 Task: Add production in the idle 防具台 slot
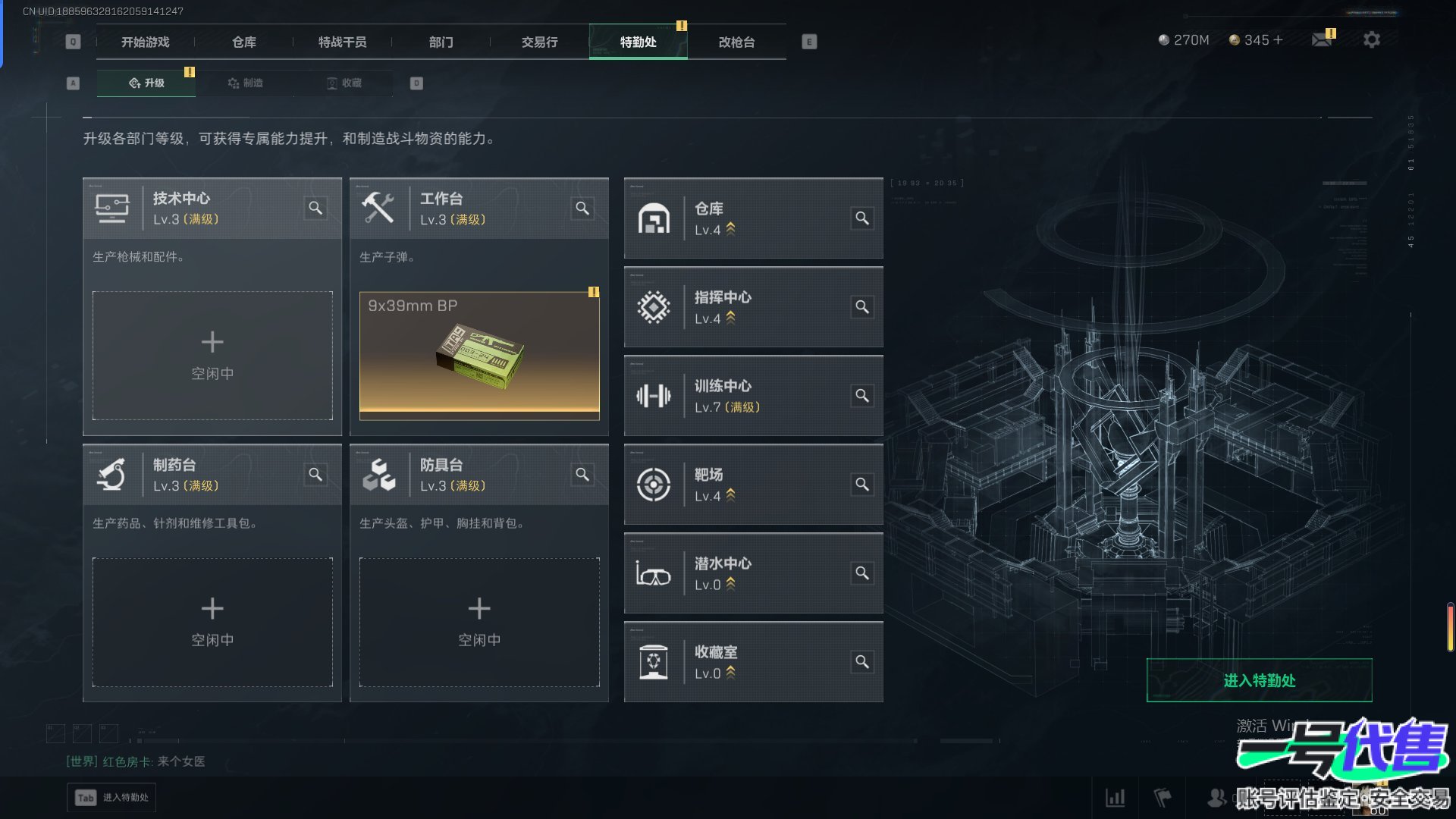pos(479,622)
